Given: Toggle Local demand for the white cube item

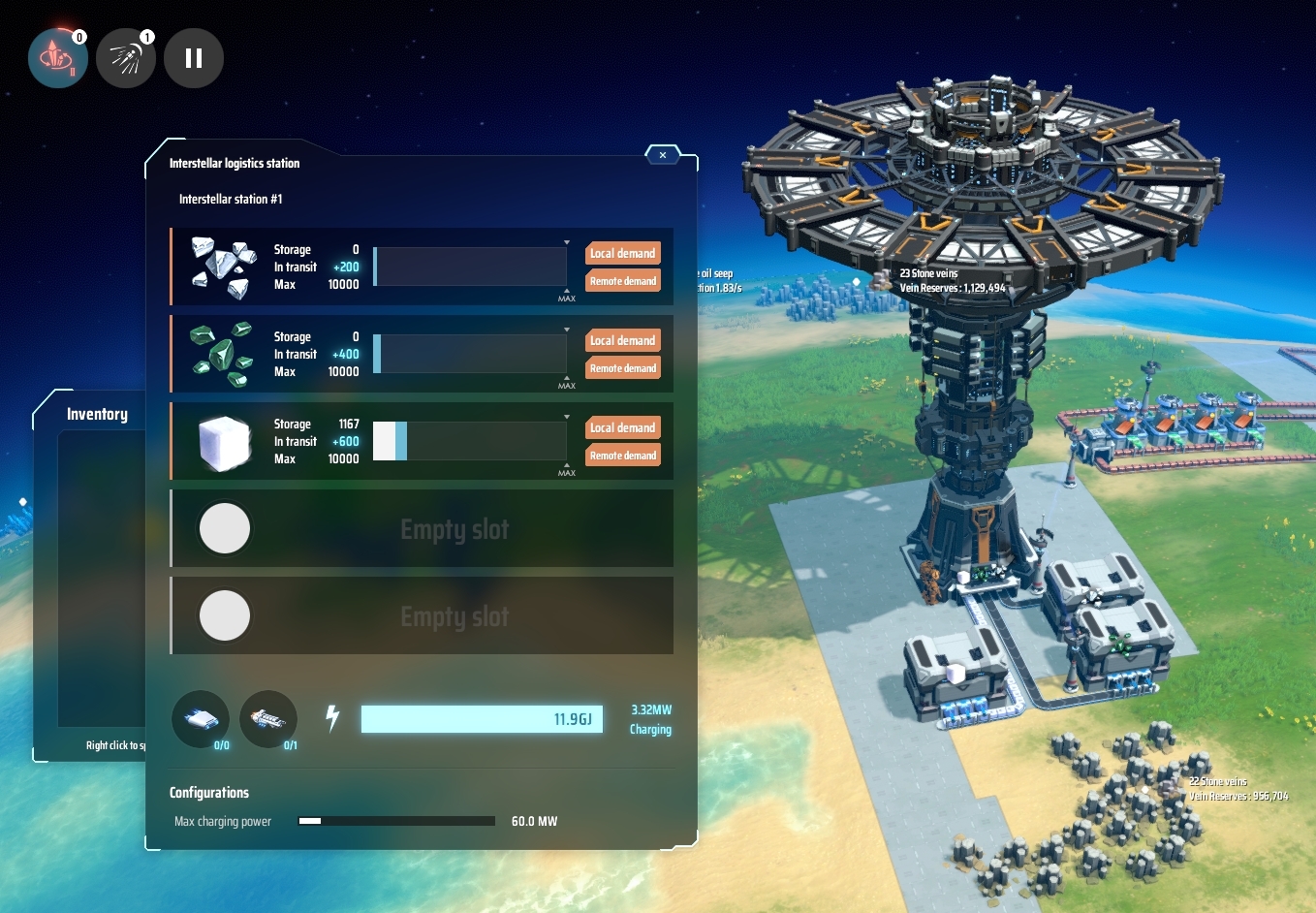Looking at the screenshot, I should pos(622,427).
